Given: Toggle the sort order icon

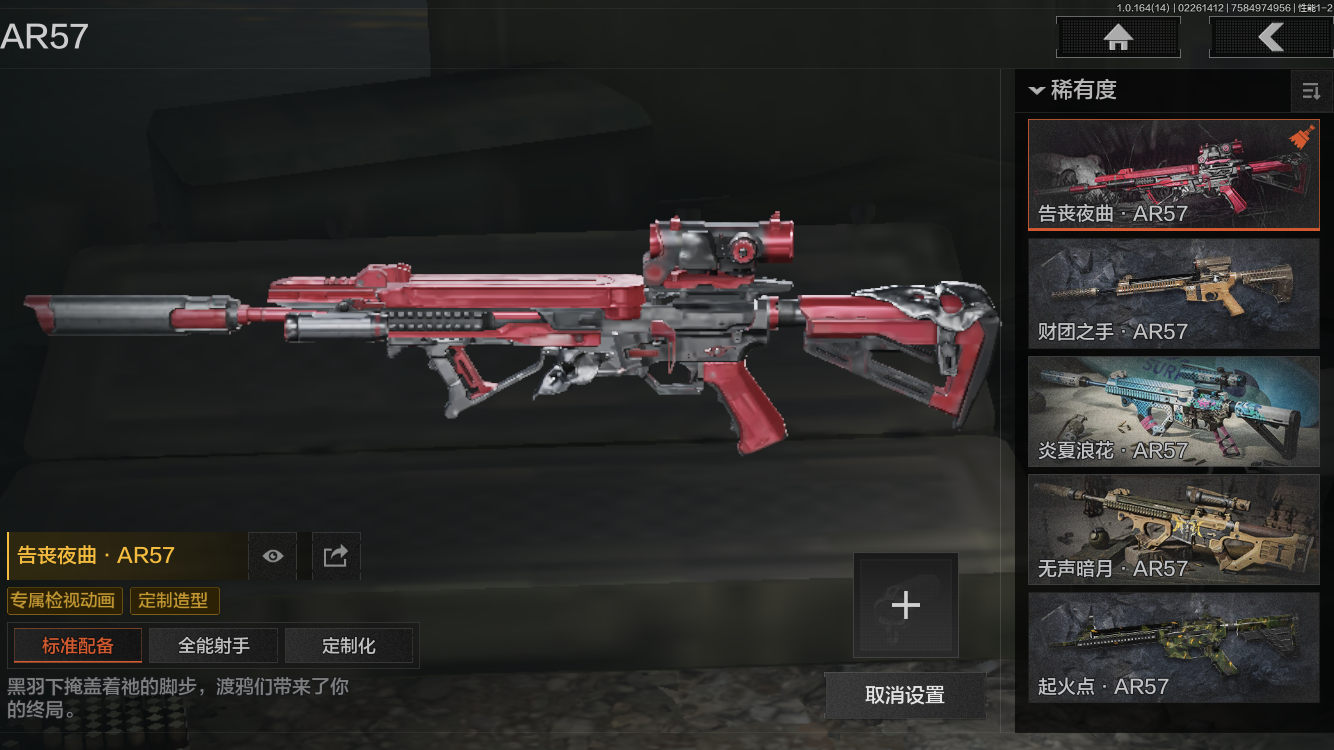Looking at the screenshot, I should click(1310, 92).
